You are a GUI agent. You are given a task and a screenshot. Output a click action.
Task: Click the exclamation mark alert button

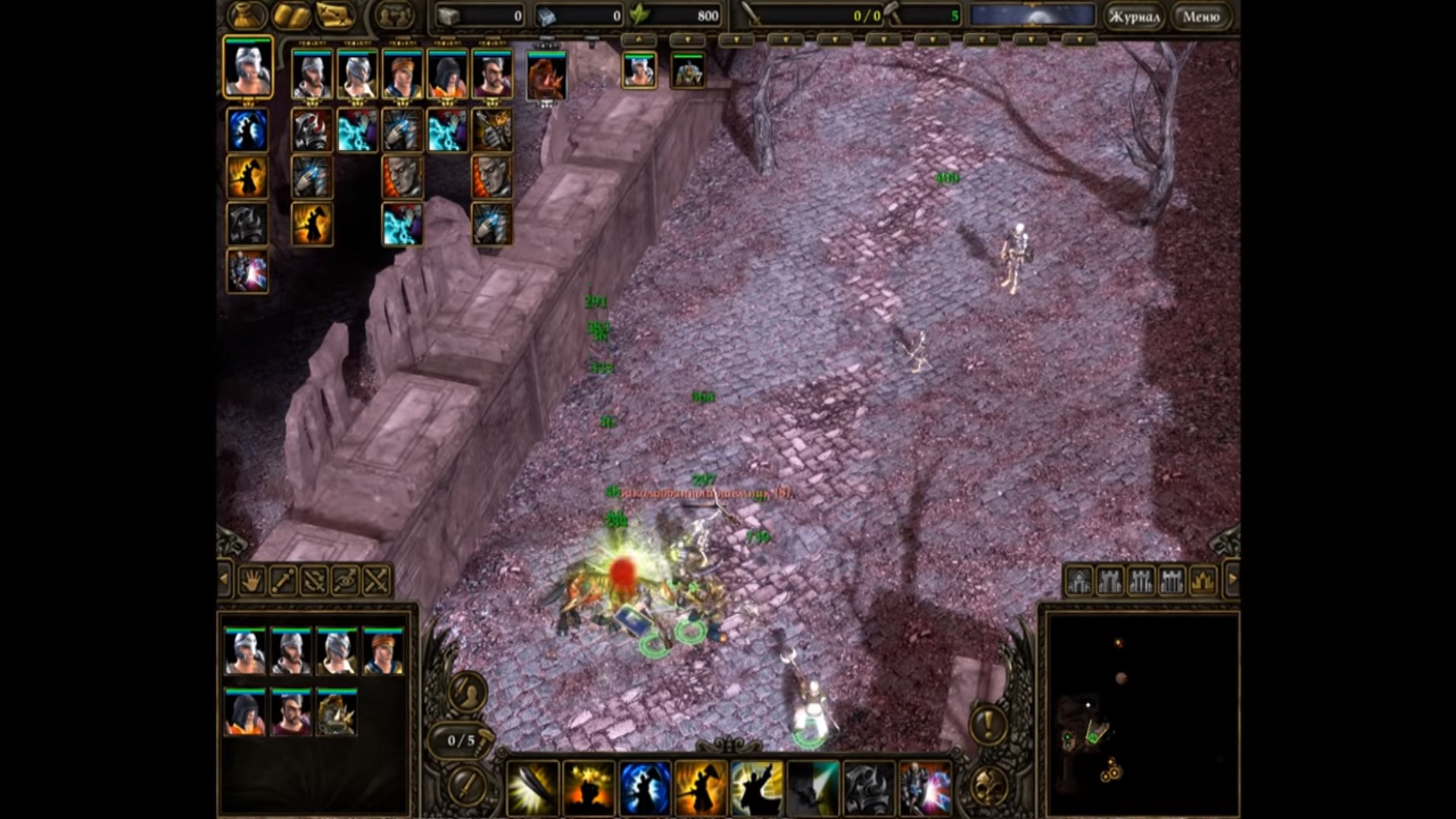click(987, 725)
